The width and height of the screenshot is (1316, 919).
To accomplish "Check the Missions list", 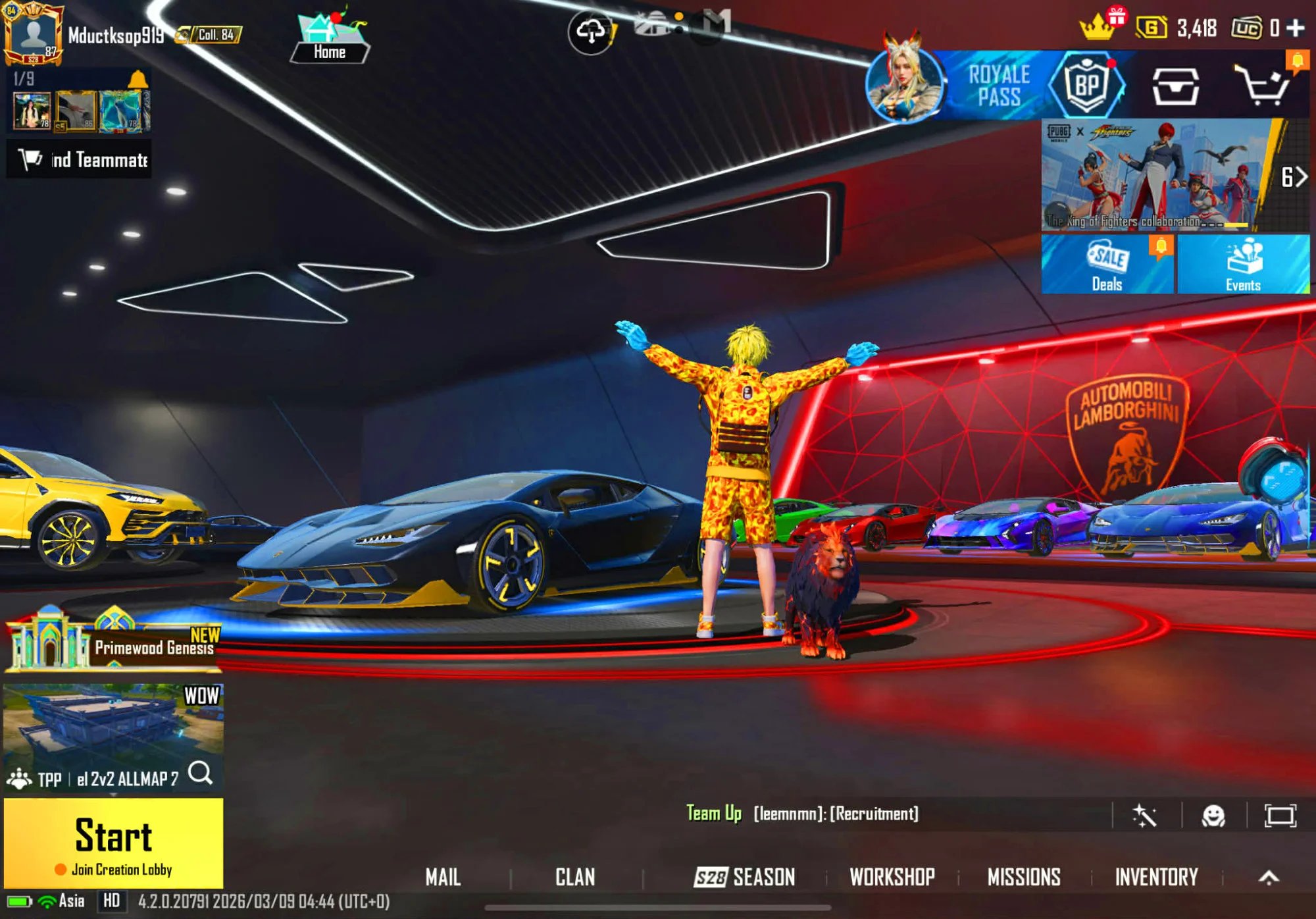I will click(x=1024, y=877).
